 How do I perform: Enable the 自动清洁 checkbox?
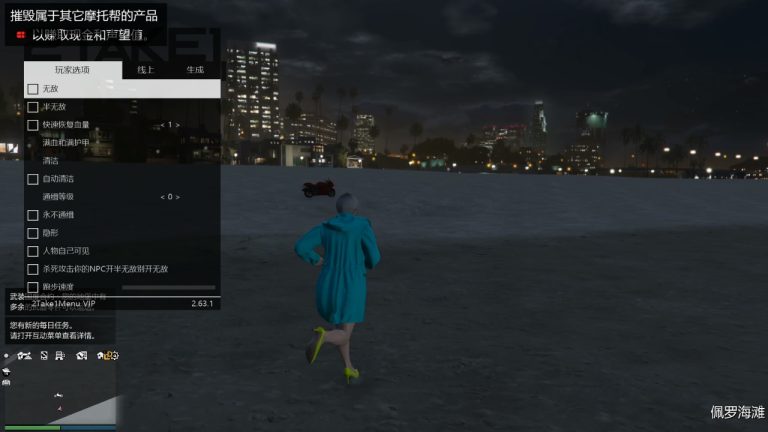pos(33,179)
